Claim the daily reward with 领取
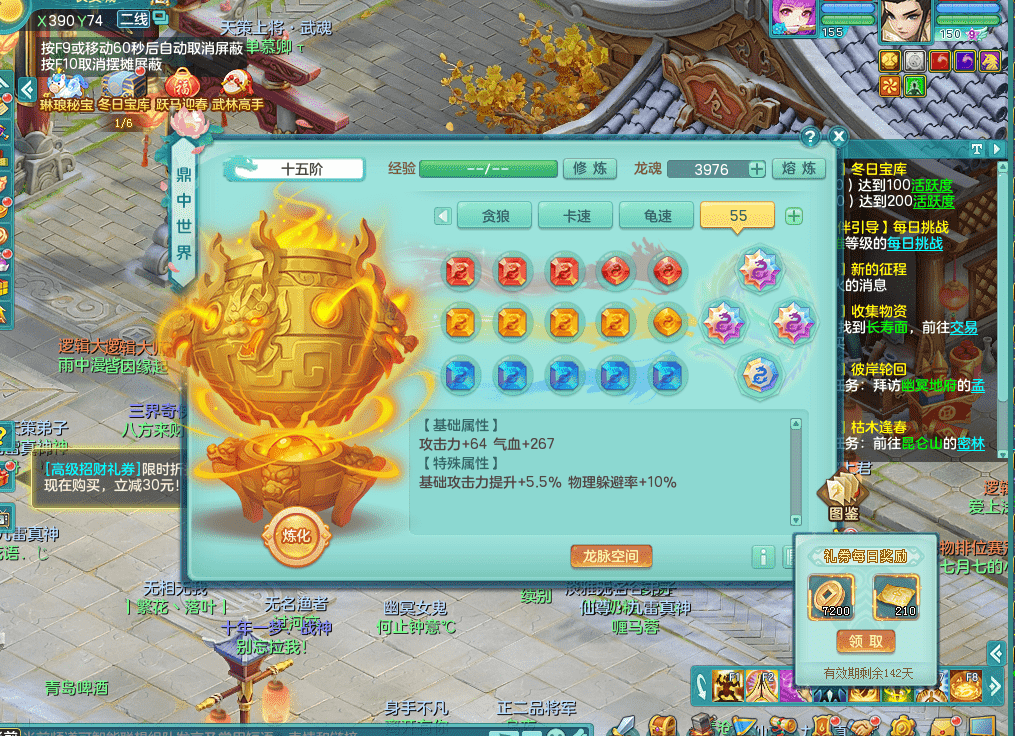Screen dimensions: 1015x736 pyautogui.click(x=866, y=641)
